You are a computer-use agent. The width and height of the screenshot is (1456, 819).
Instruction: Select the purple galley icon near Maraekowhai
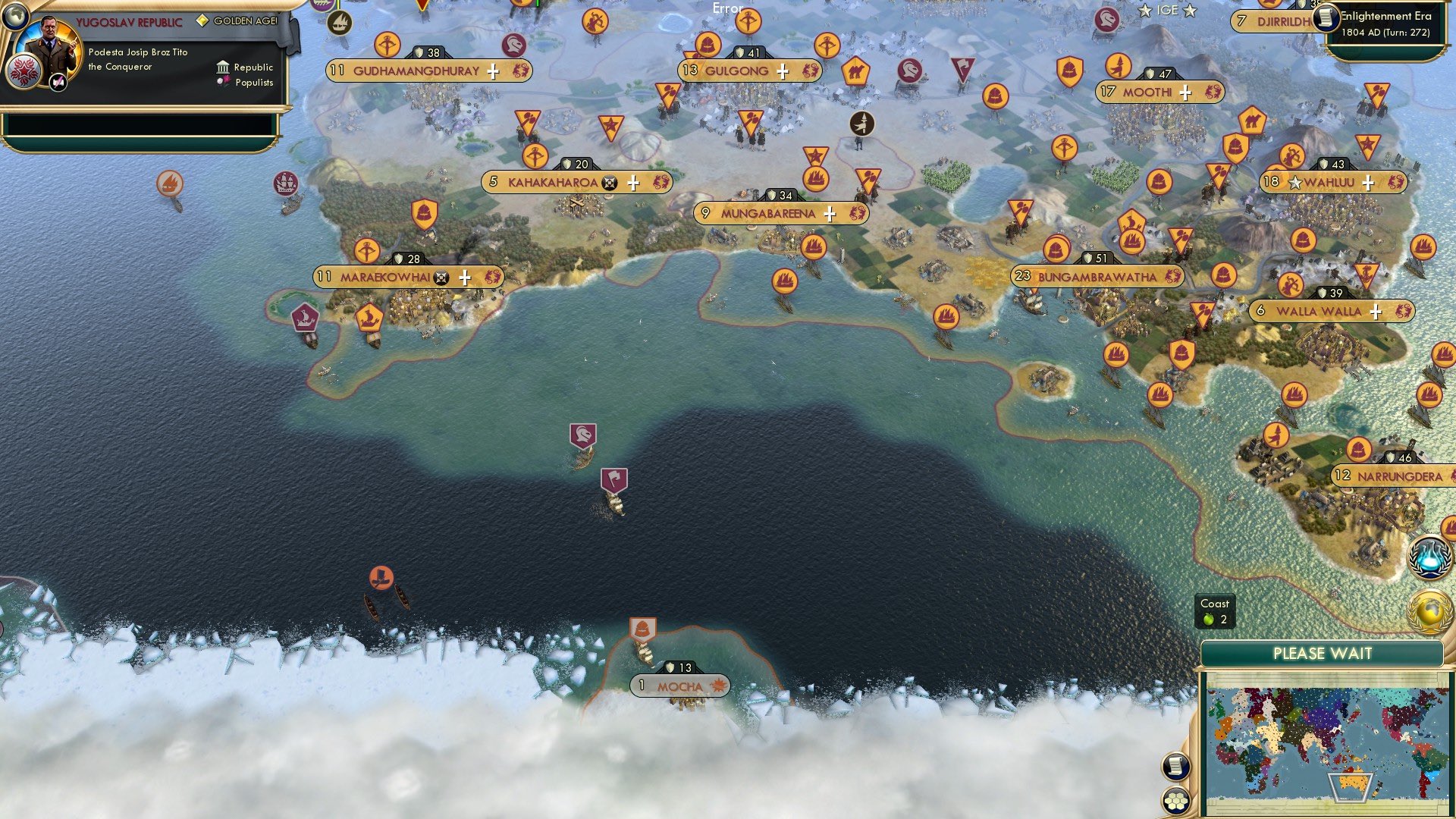pos(304,318)
